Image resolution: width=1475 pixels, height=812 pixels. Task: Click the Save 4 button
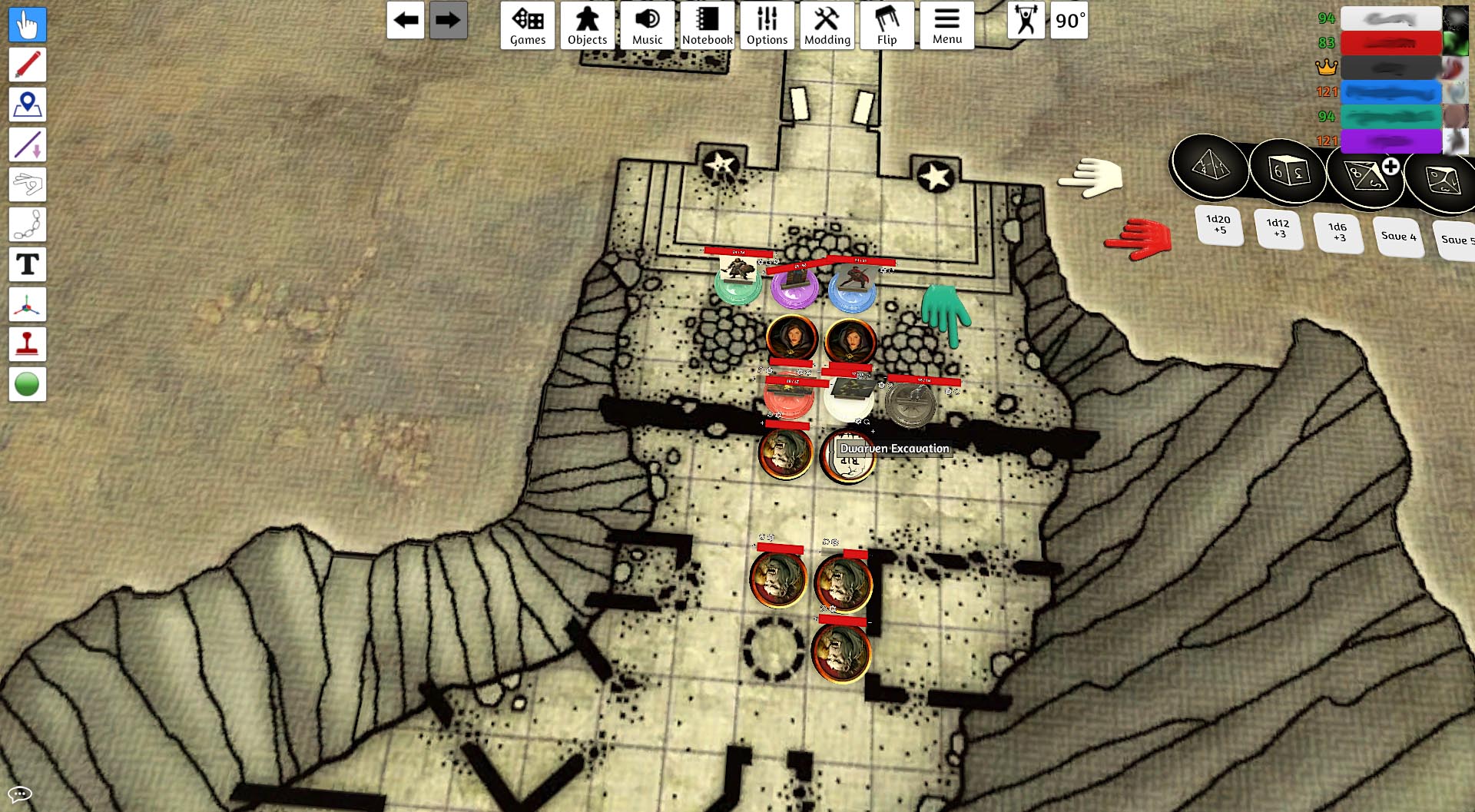[x=1398, y=237]
